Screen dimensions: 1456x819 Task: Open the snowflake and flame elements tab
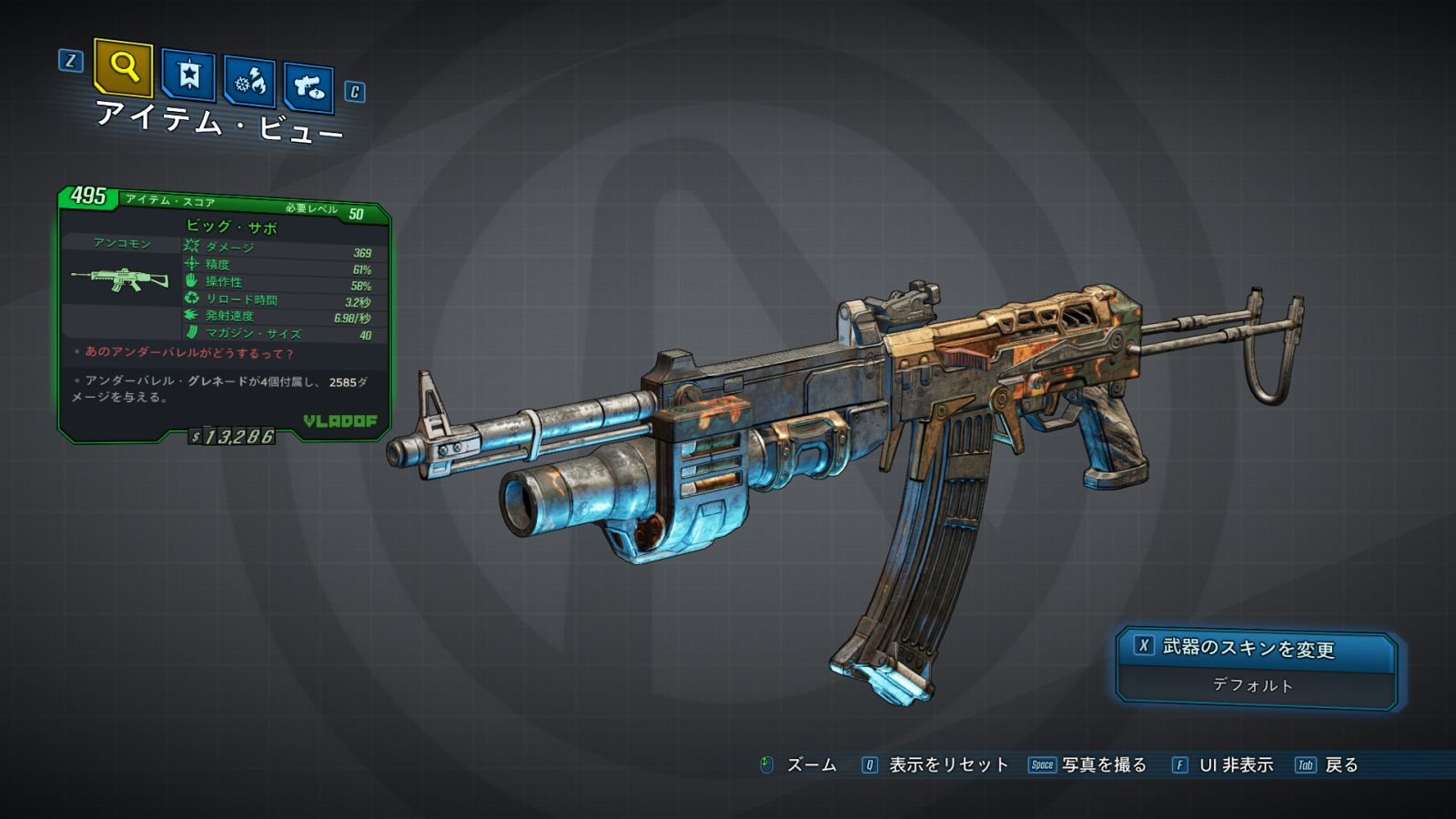(x=249, y=81)
